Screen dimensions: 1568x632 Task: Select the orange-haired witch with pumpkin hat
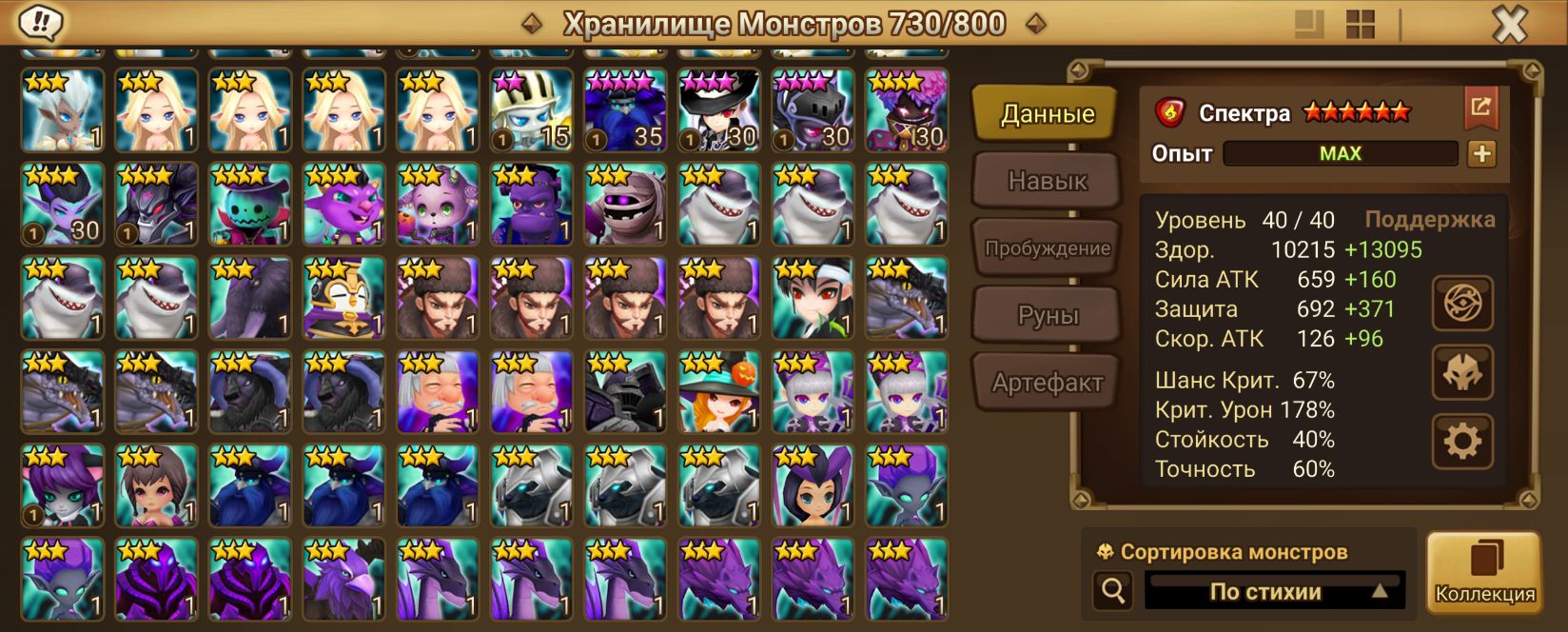coord(718,392)
